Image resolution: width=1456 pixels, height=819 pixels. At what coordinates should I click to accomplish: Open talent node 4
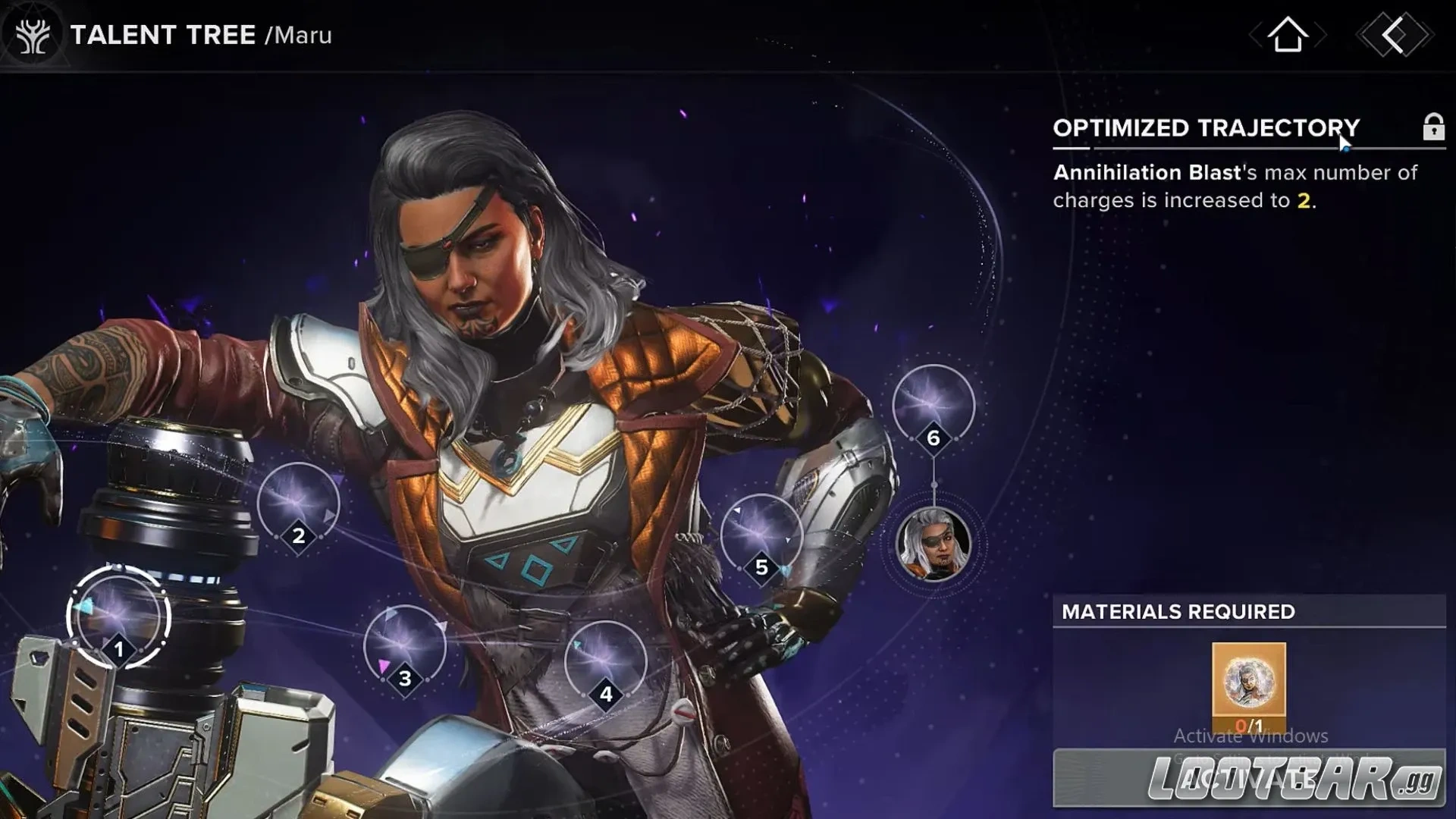coord(605,663)
